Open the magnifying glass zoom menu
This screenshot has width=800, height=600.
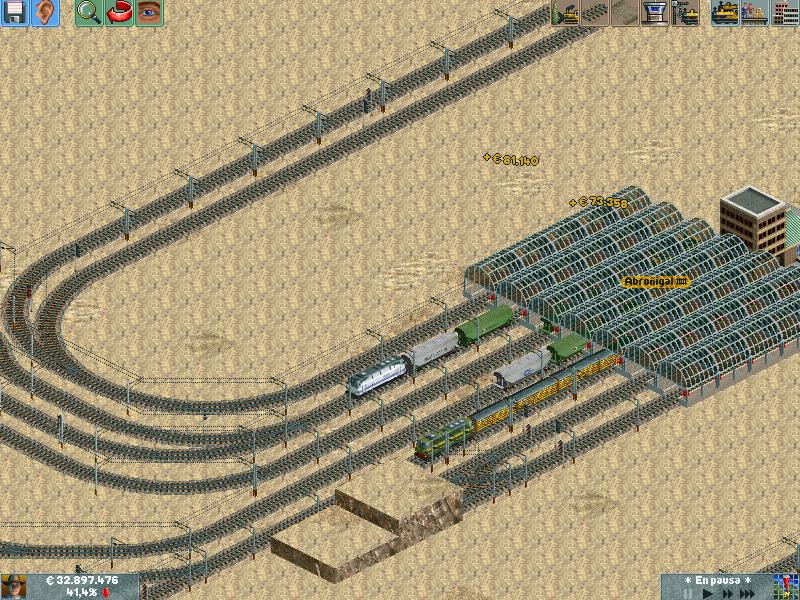pos(88,13)
